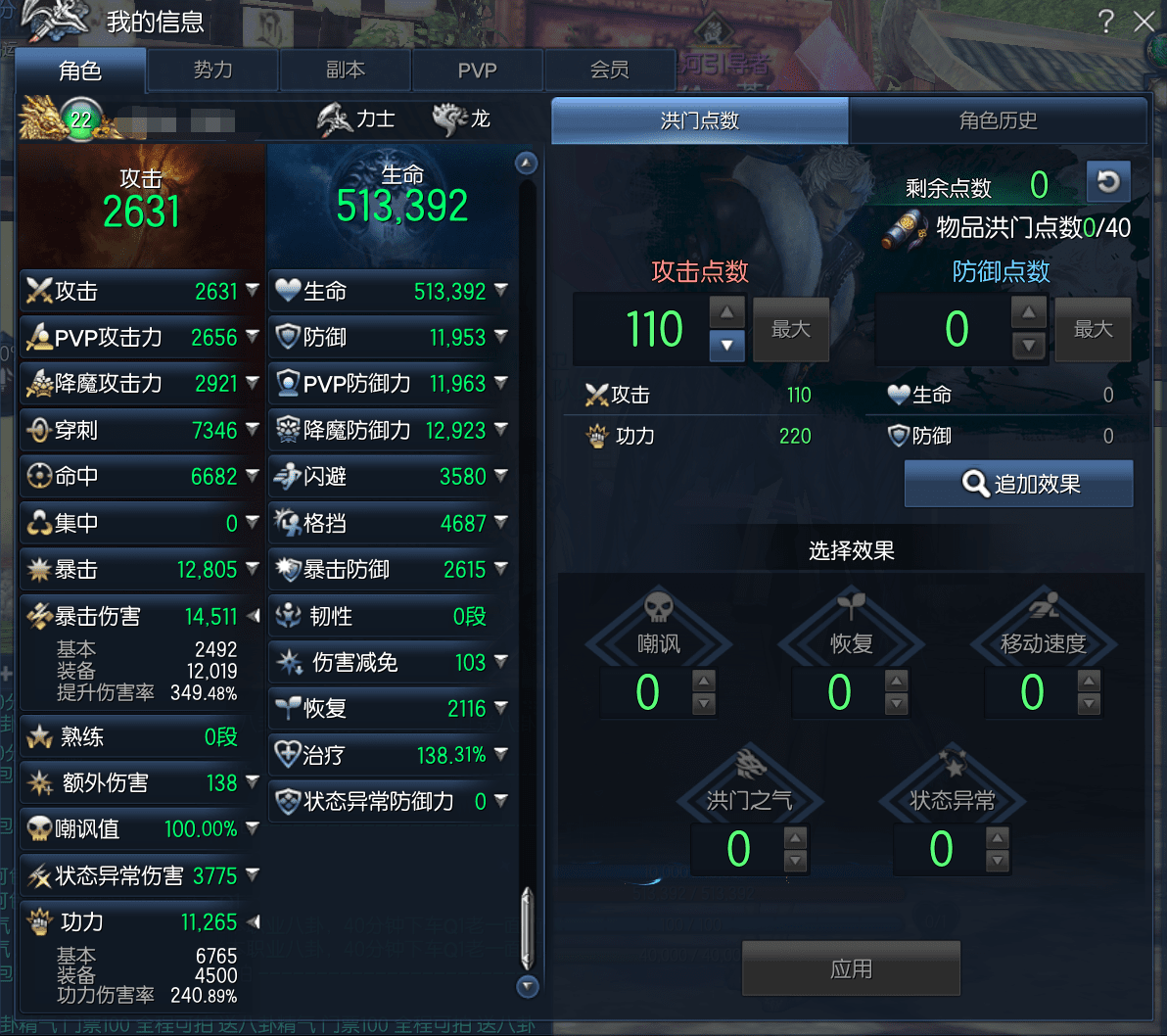
Task: Close the 我的信息 window
Action: tap(1144, 22)
